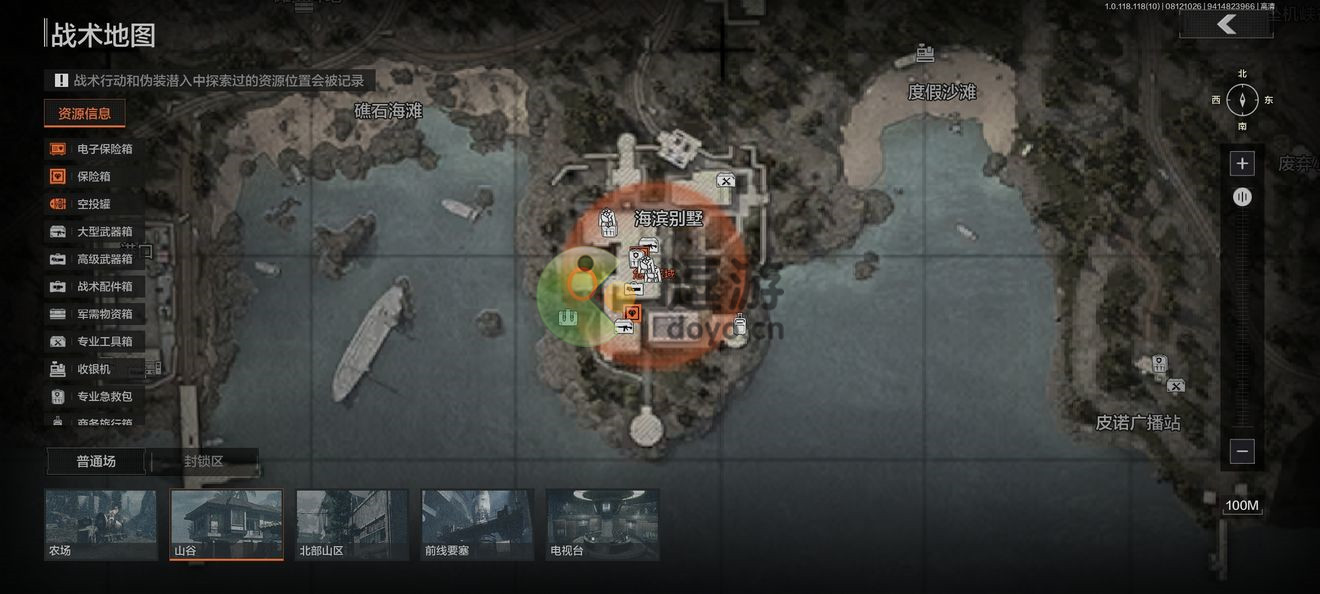Switch to 封锁区 mode tab
This screenshot has width=1320, height=594.
[x=204, y=461]
